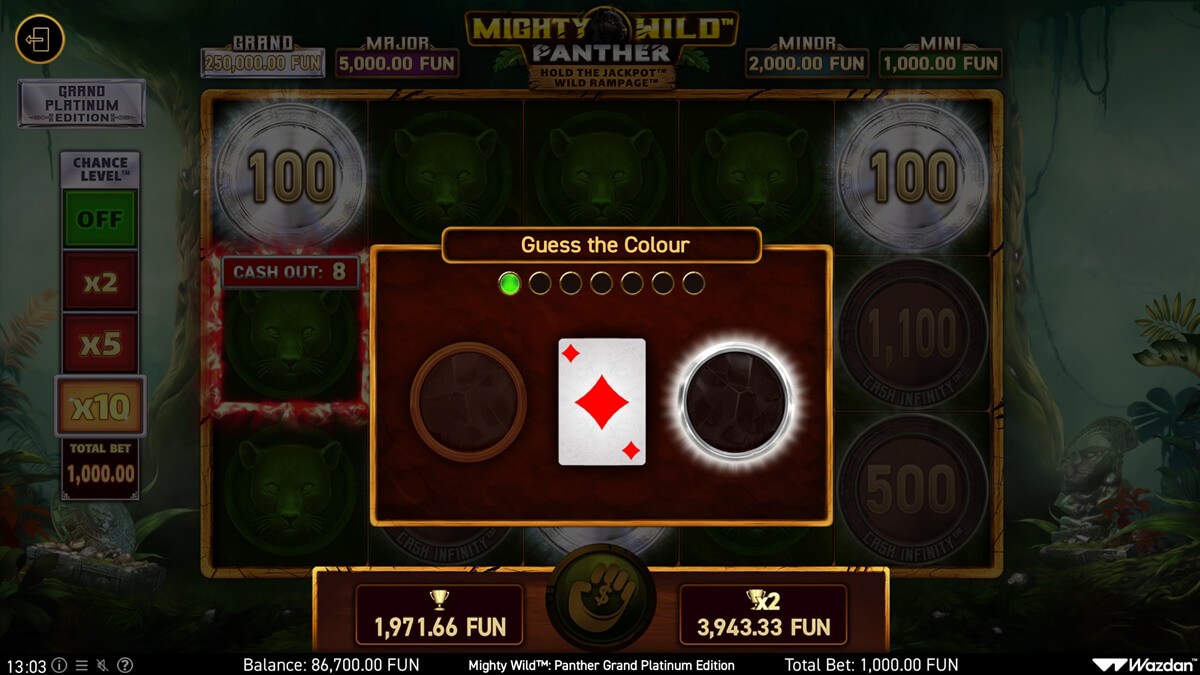Click the exit door icon

coord(39,40)
